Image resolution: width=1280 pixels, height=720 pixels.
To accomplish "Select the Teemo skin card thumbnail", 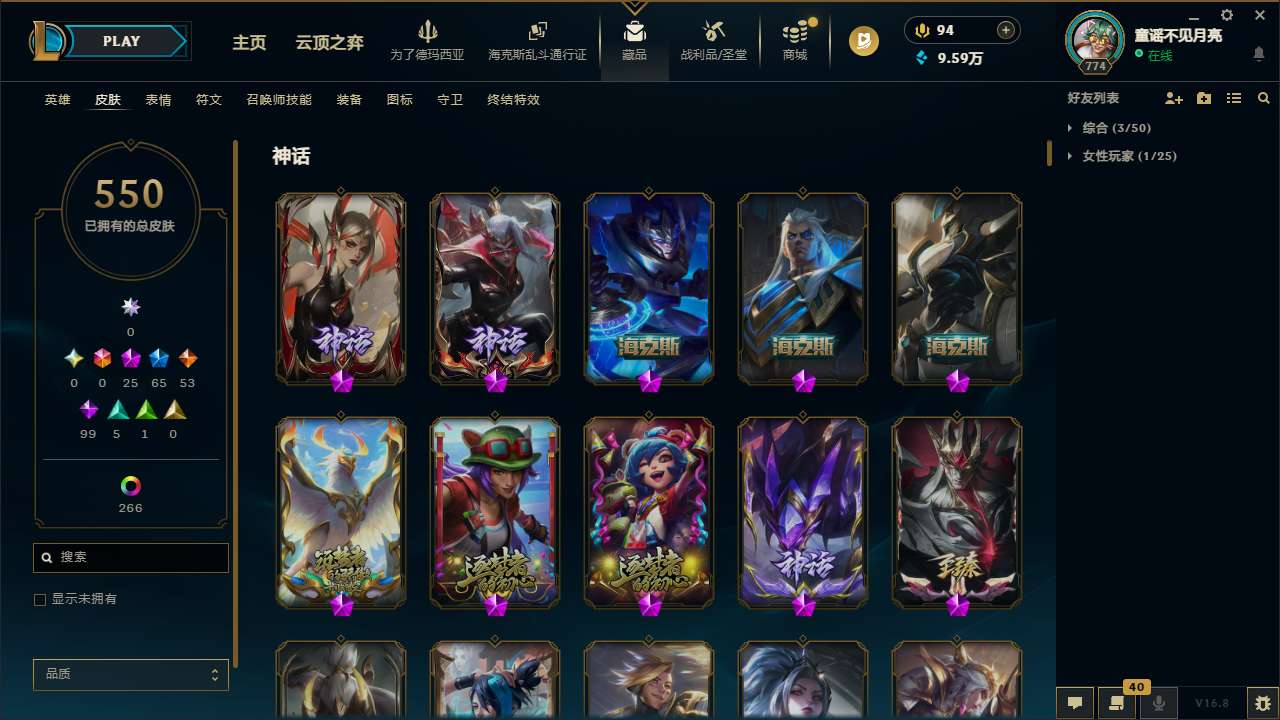I will tap(494, 511).
